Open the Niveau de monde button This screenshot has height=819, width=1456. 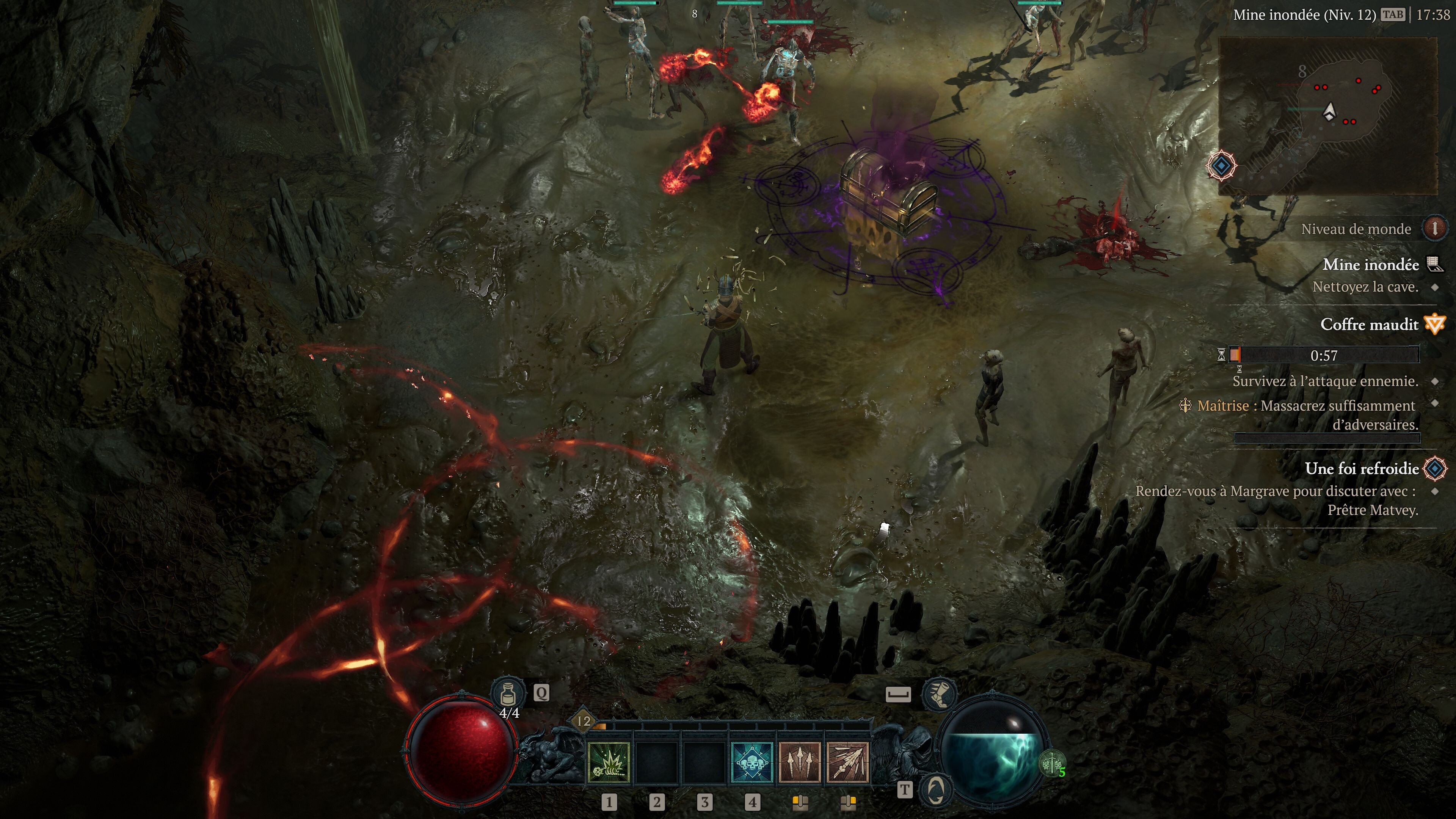[1434, 228]
